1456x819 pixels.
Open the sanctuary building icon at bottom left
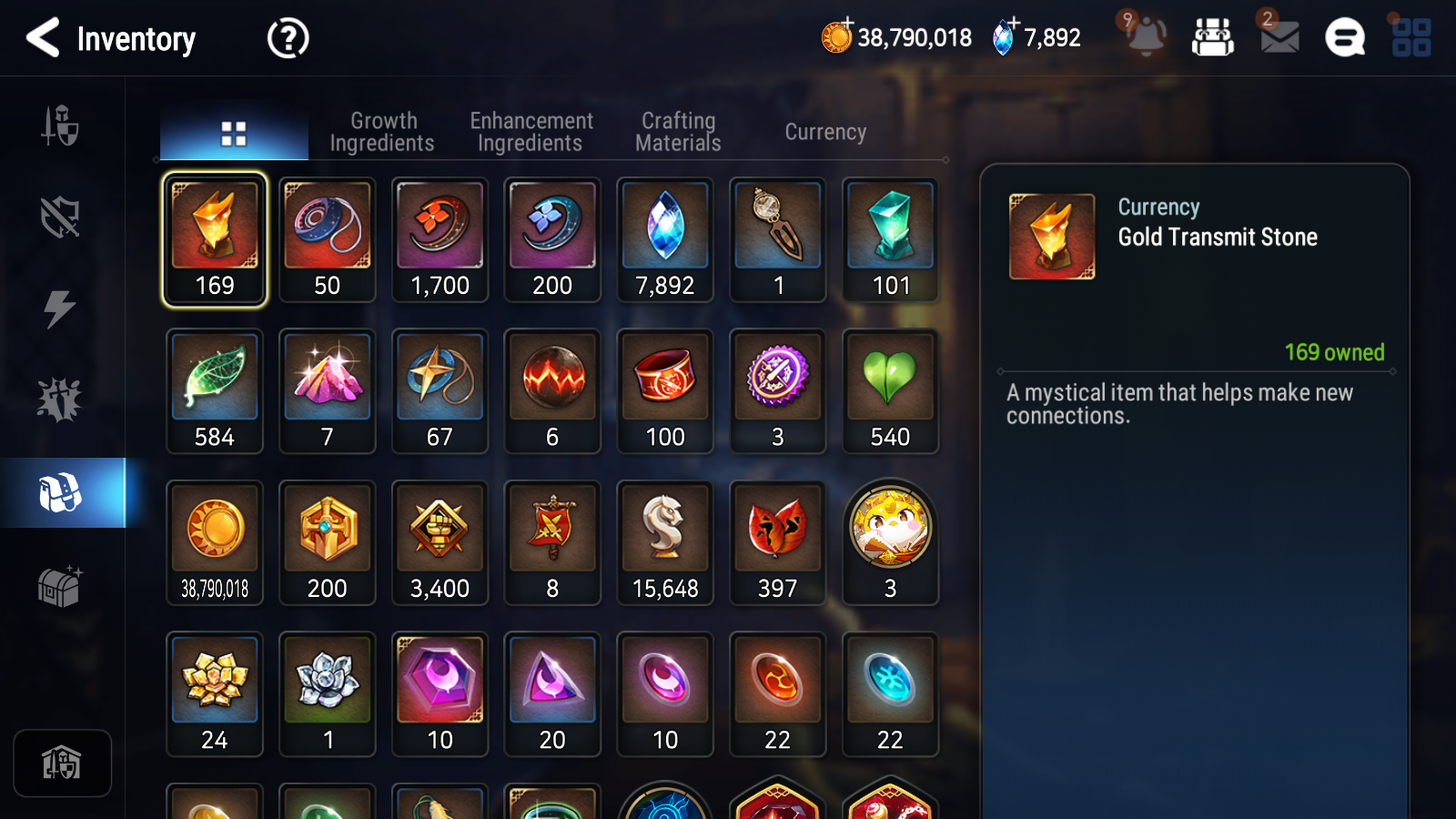pos(62,763)
